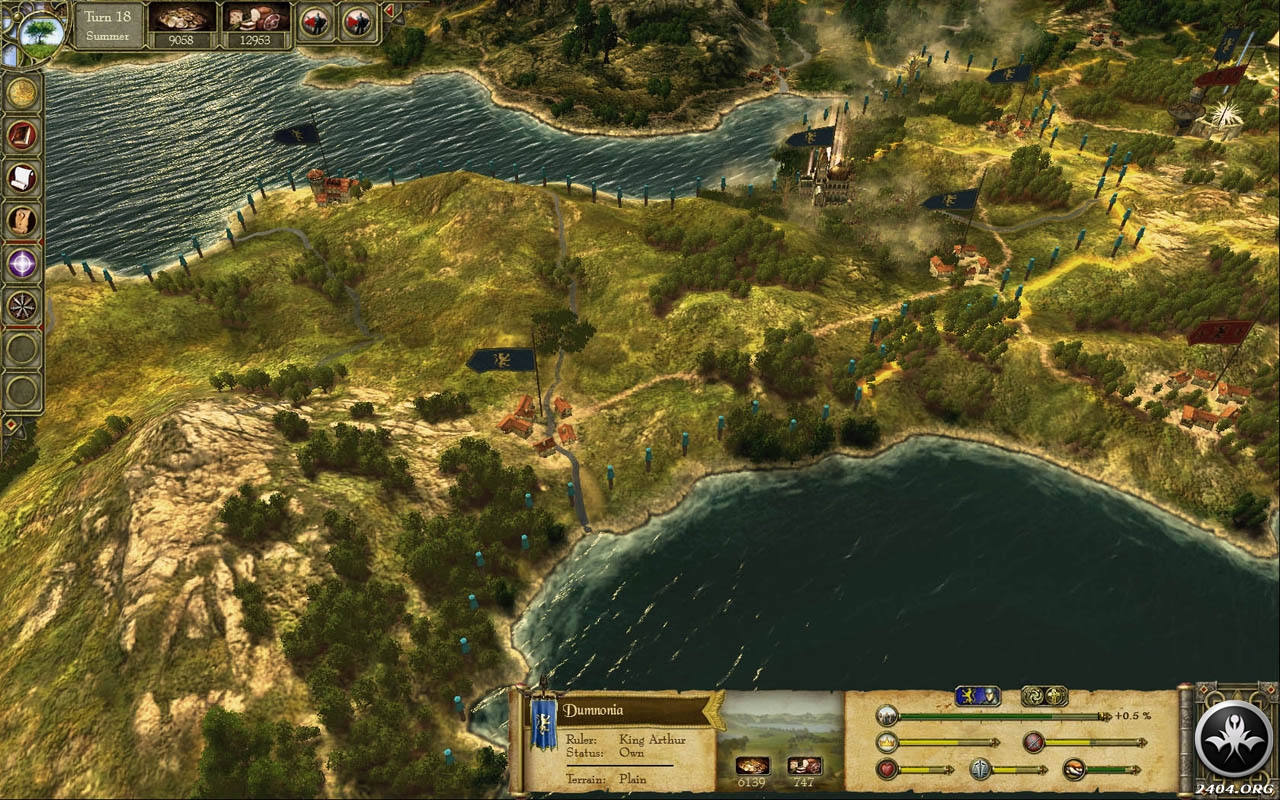
Task: Open the torn parchment icon
Action: coord(21,221)
